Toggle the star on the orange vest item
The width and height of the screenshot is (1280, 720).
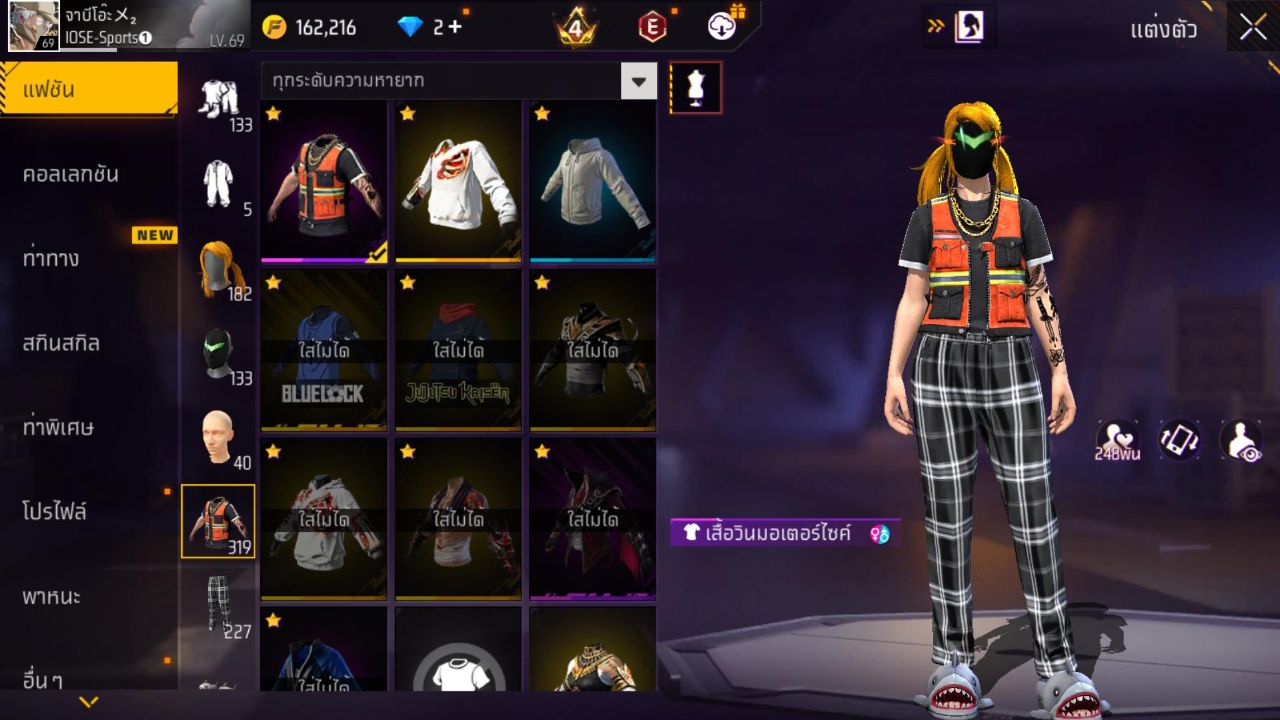pyautogui.click(x=272, y=114)
